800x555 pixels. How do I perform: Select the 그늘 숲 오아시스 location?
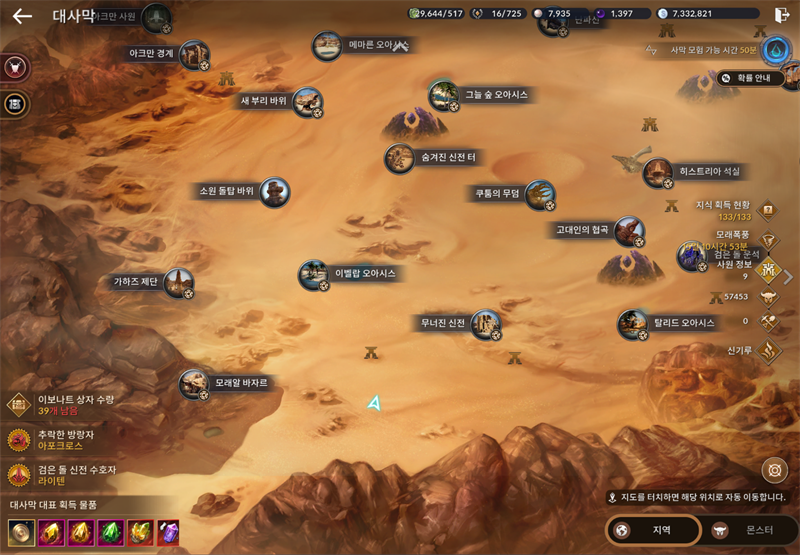point(443,95)
